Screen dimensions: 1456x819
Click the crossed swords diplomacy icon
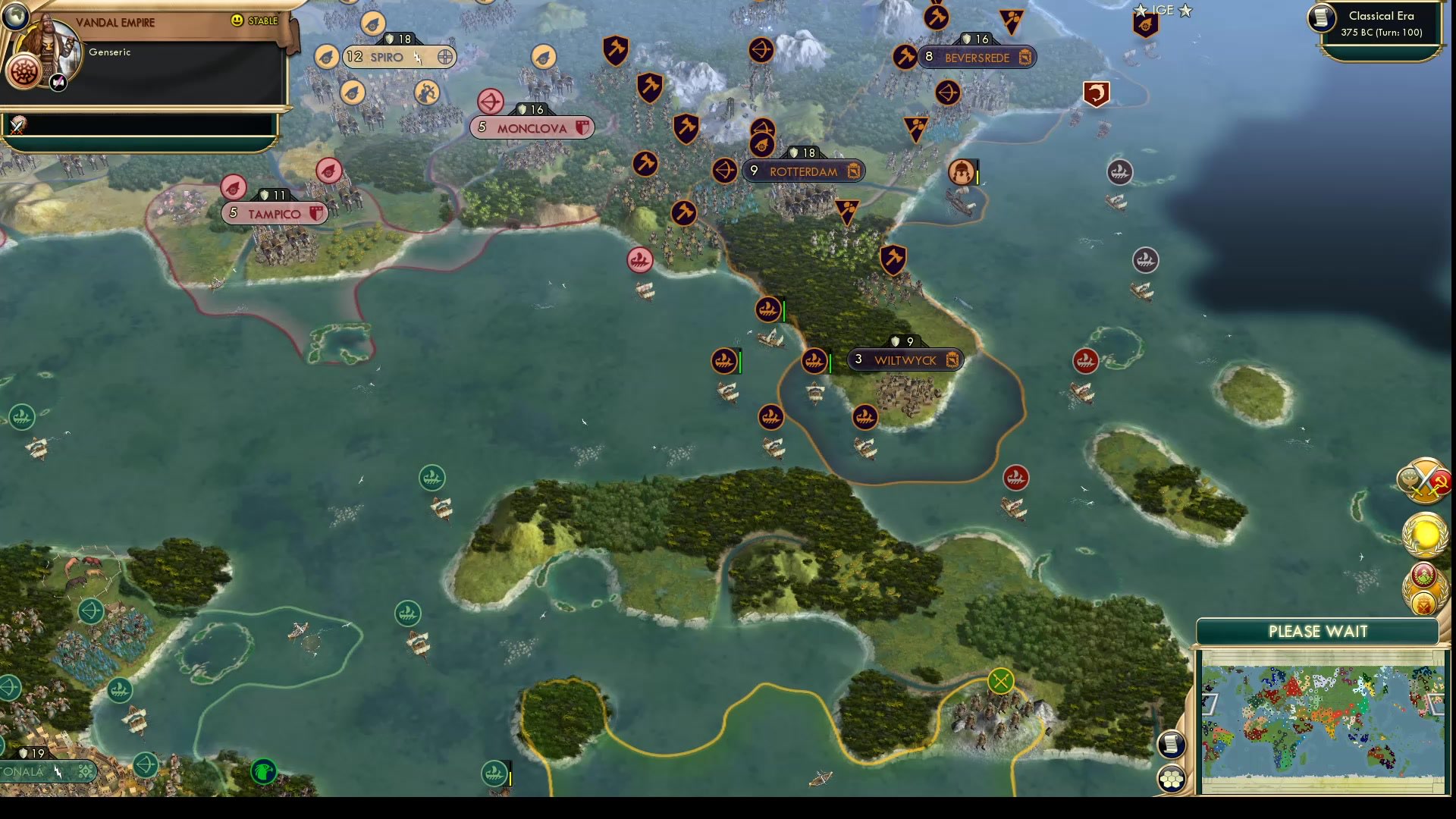click(1424, 479)
